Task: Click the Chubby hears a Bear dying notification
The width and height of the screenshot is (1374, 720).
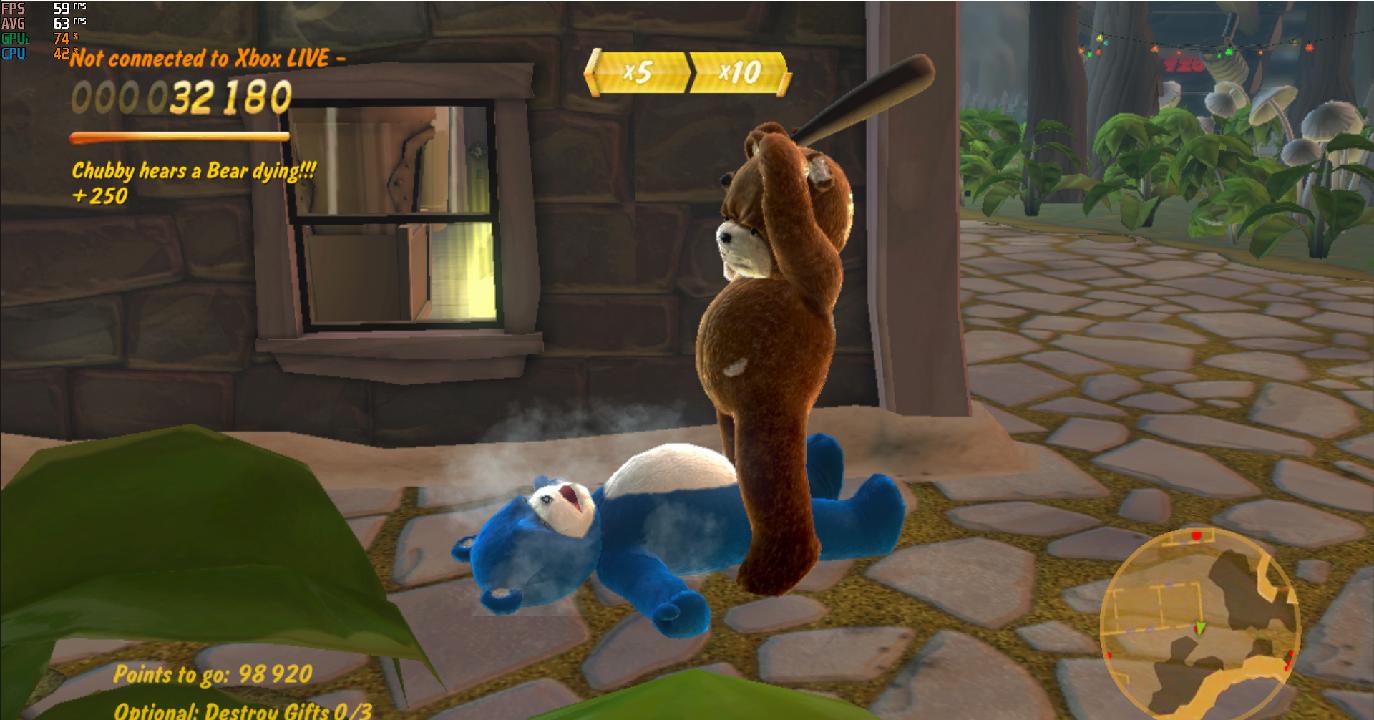Action: tap(192, 172)
